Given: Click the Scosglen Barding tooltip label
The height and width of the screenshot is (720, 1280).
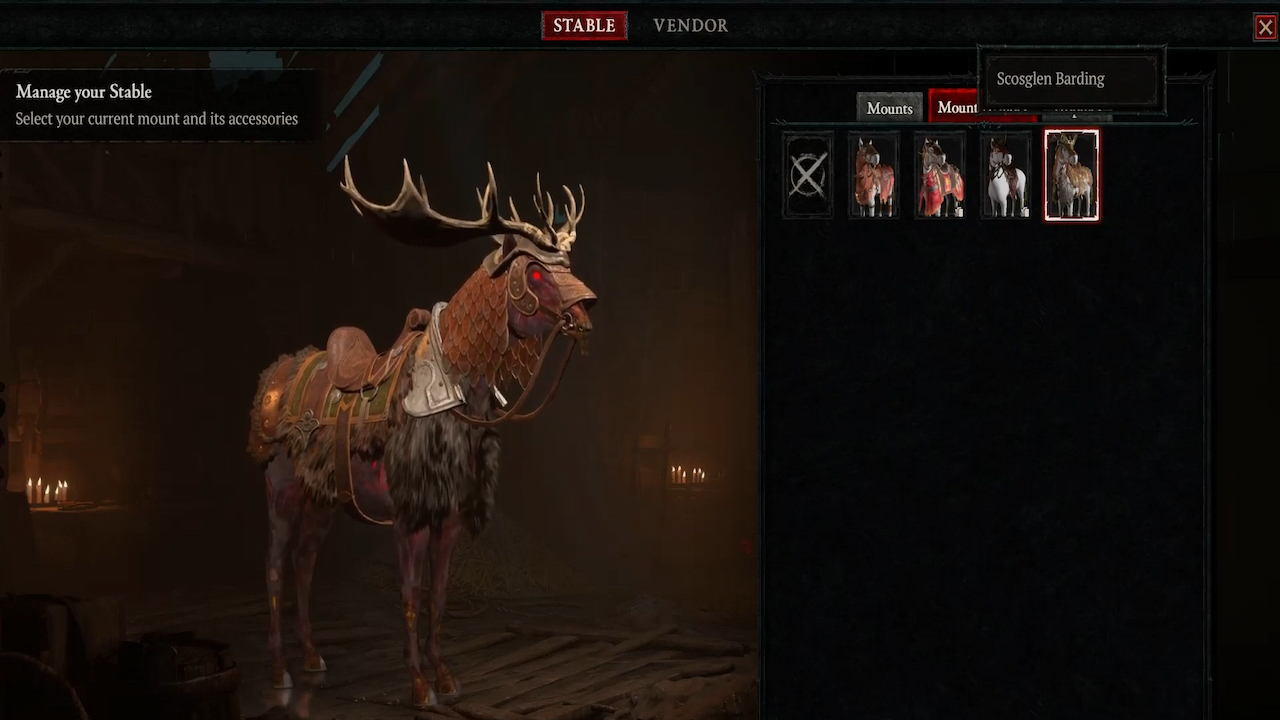Looking at the screenshot, I should click(x=1050, y=78).
